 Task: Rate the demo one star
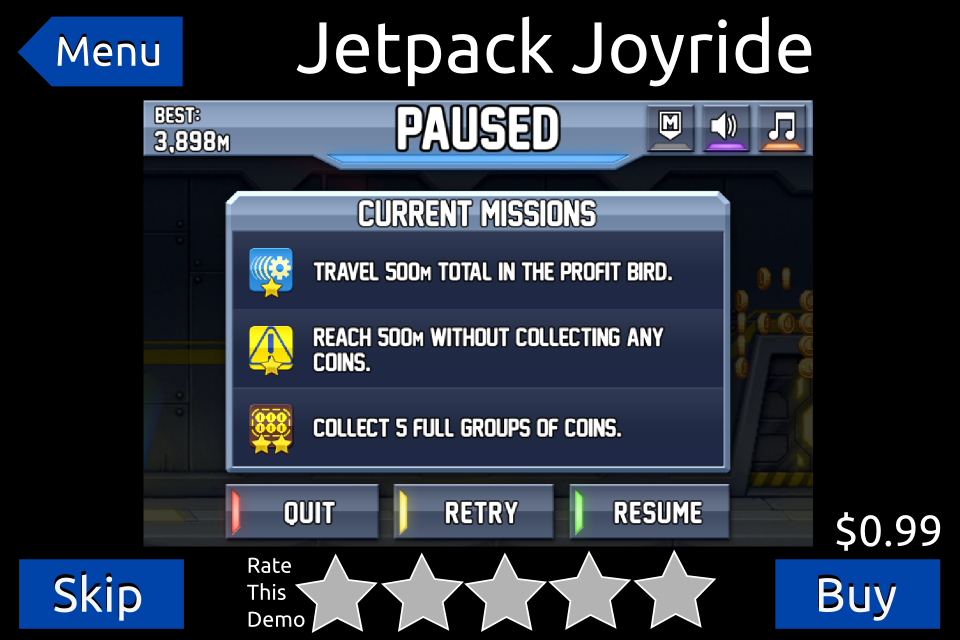(x=338, y=592)
